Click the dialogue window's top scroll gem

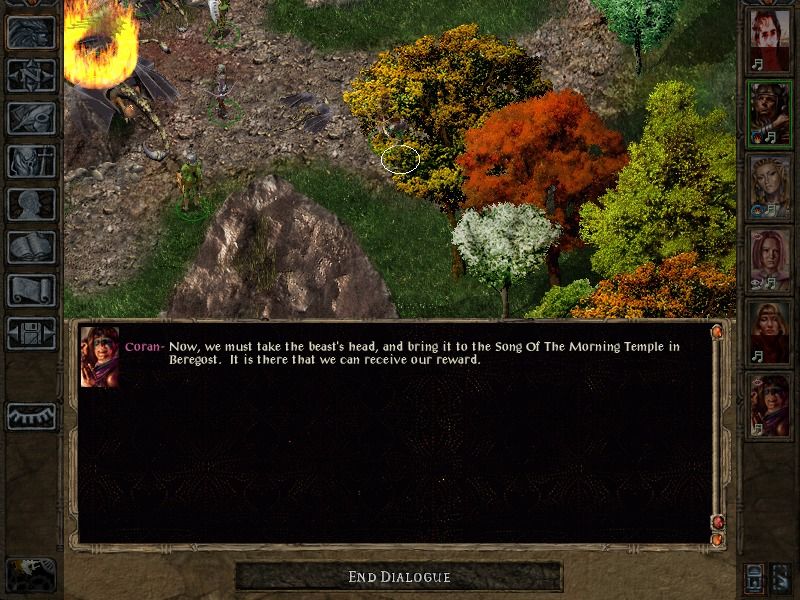tap(716, 331)
